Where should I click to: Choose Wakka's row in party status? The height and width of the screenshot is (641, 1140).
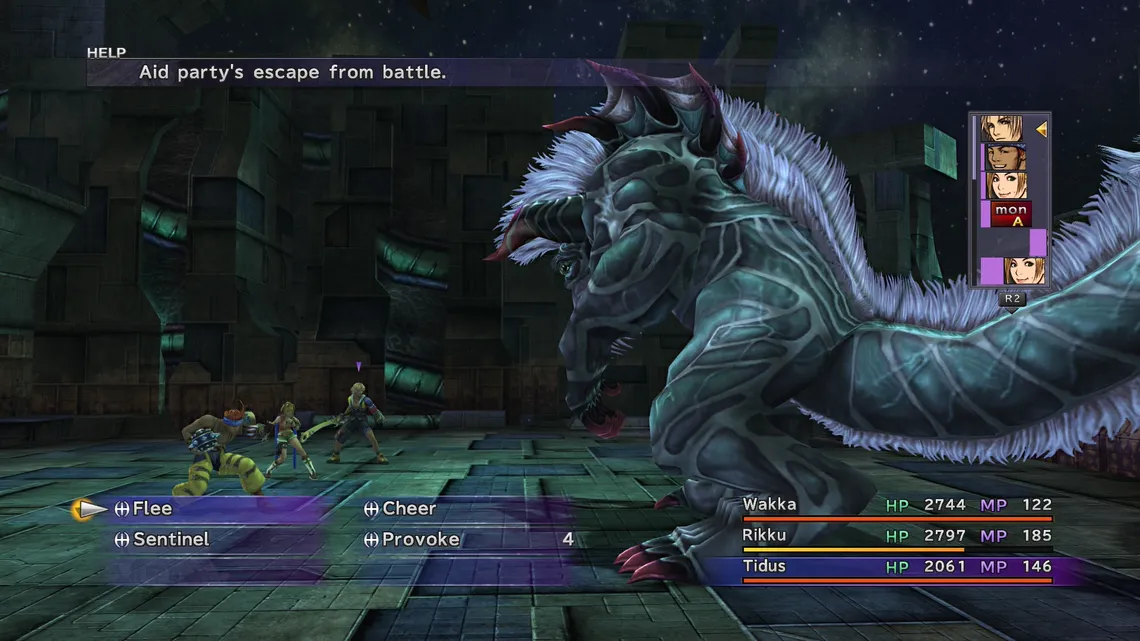click(x=896, y=506)
